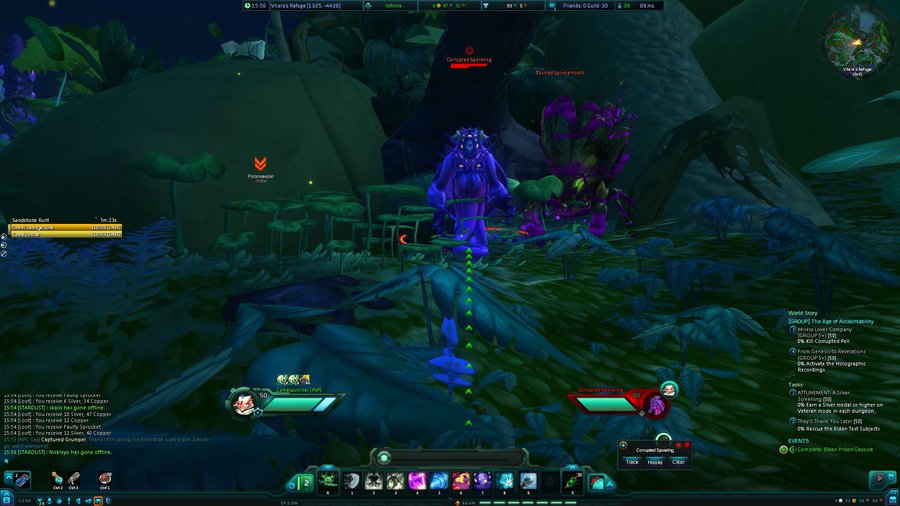Use the meat food item on Ctrl 1
This screenshot has height=506, width=900.
(104, 478)
